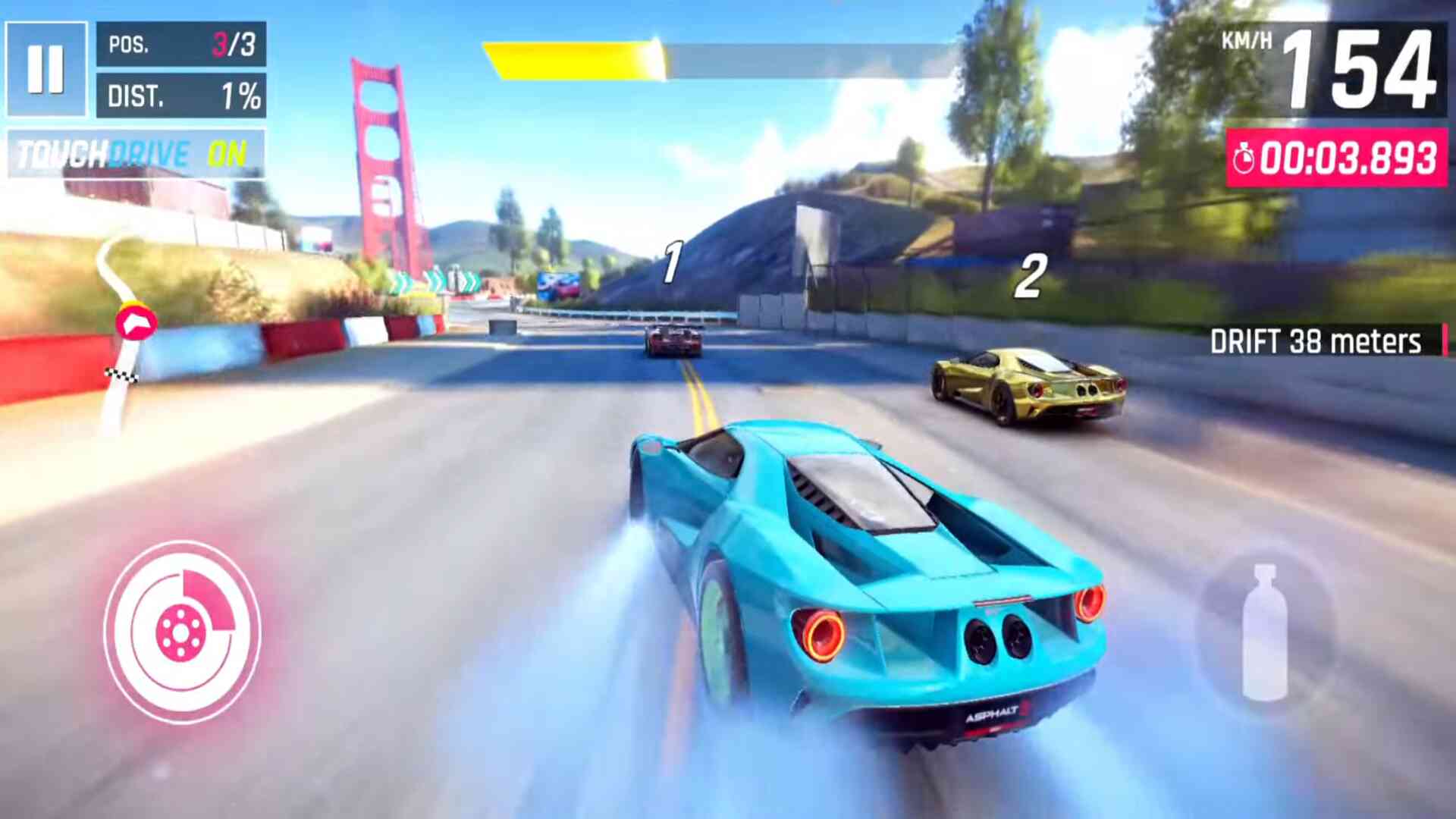Pause the race

point(45,69)
